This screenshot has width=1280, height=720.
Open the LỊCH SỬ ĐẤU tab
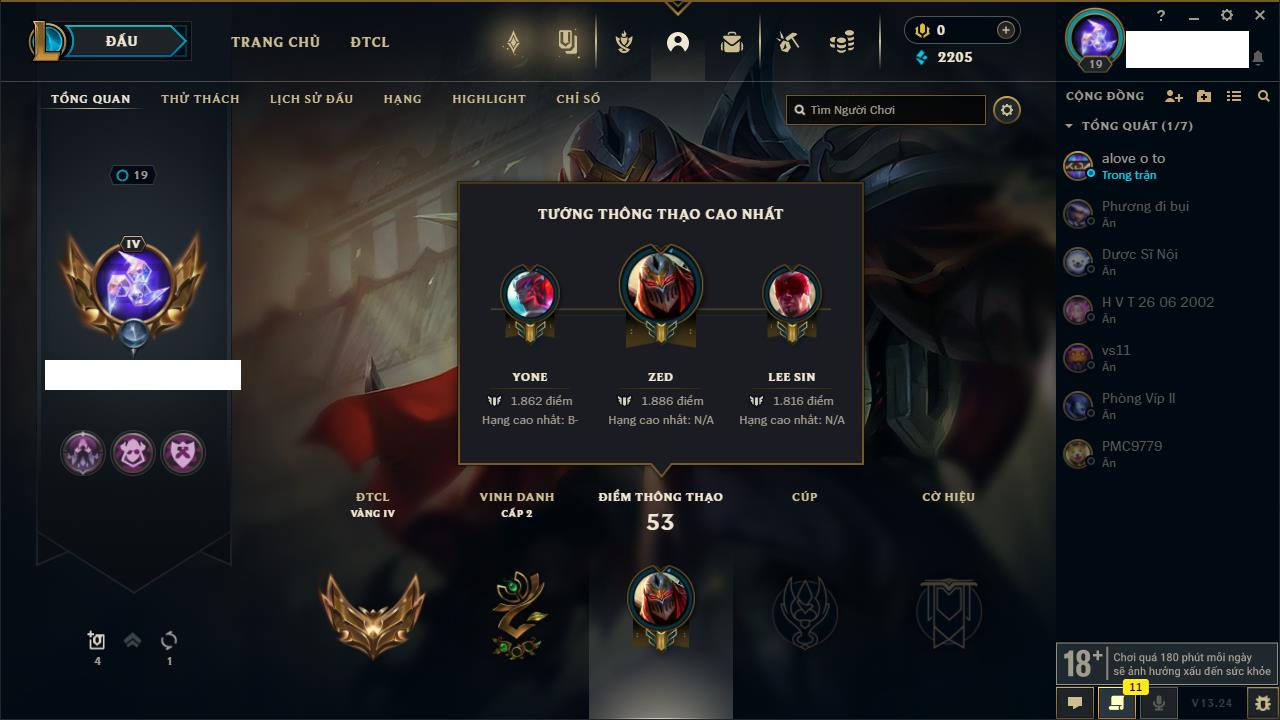[311, 99]
